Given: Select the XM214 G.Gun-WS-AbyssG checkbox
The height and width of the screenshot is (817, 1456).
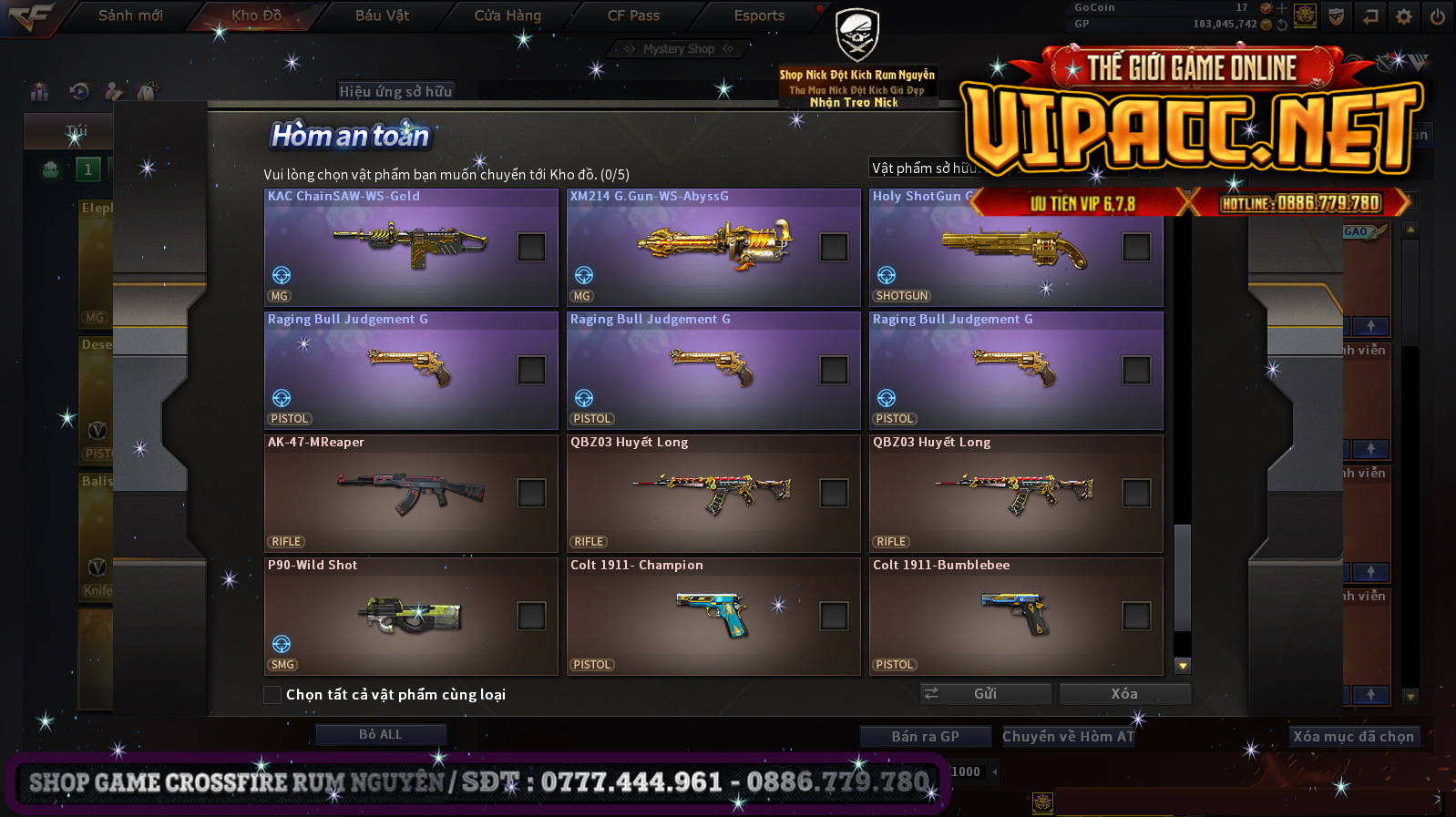Looking at the screenshot, I should coord(834,247).
